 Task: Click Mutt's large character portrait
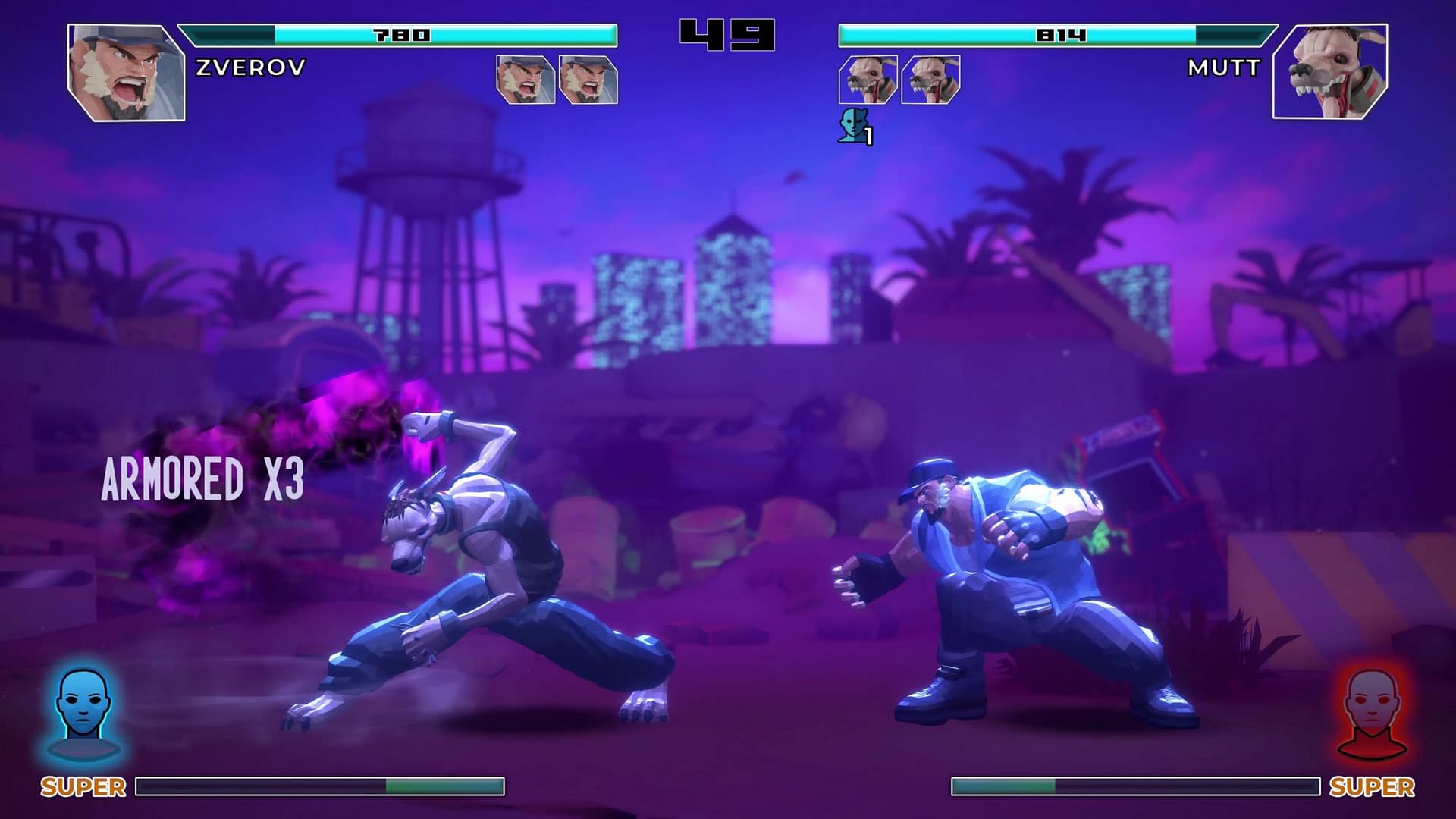click(x=1330, y=72)
